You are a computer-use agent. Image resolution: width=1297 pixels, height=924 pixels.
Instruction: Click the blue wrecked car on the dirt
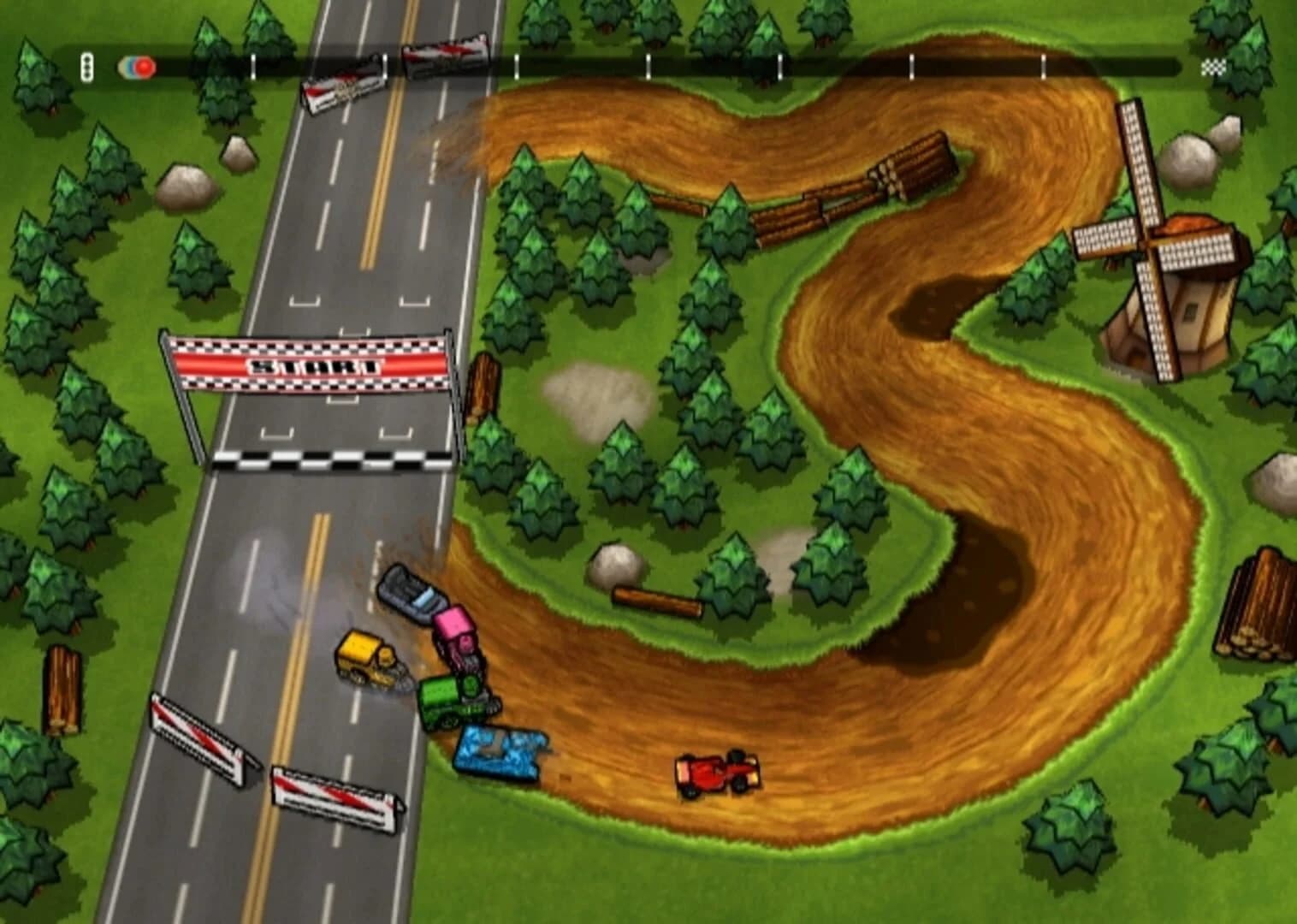tap(500, 753)
